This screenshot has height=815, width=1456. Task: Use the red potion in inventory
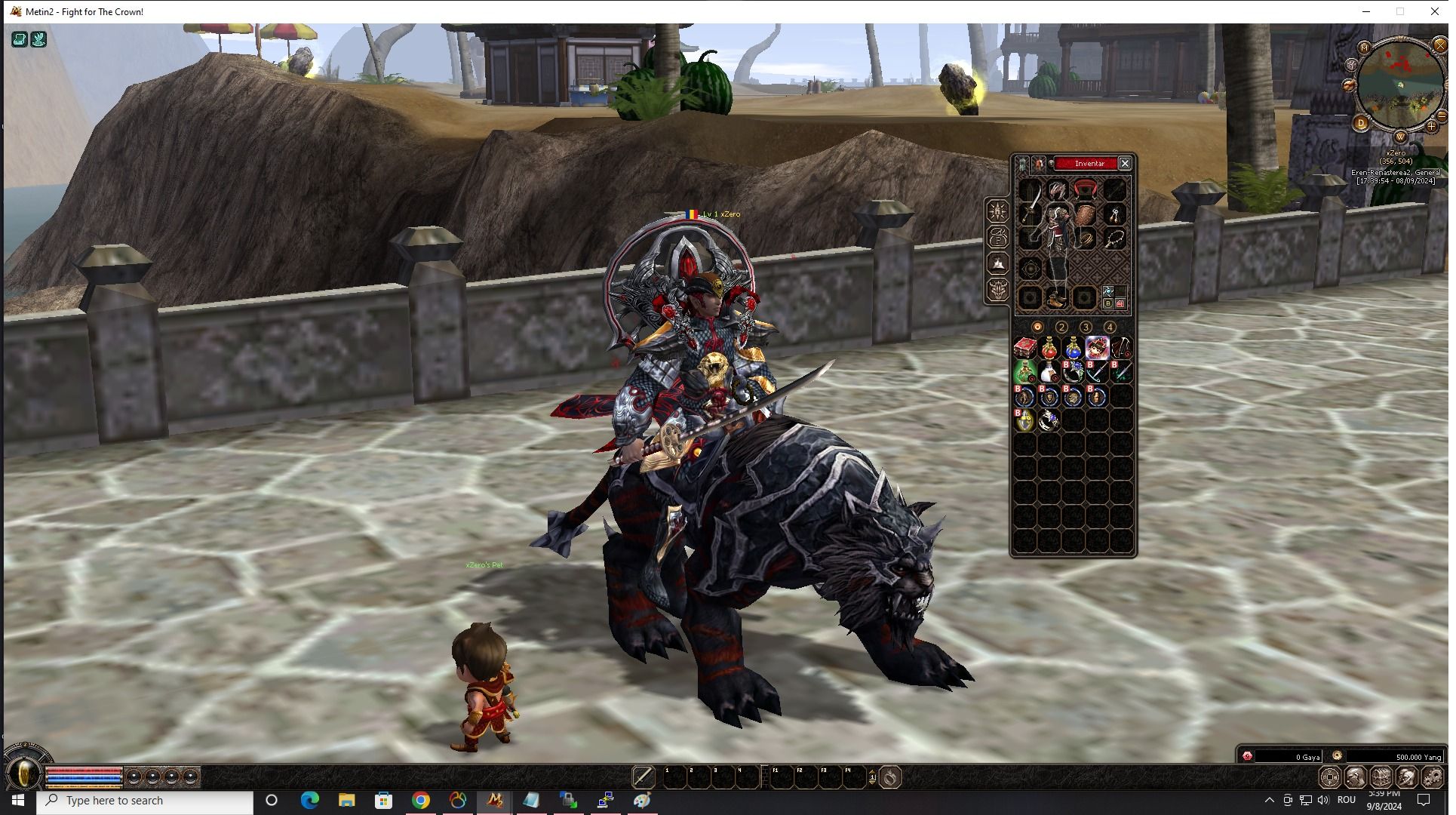(1049, 348)
